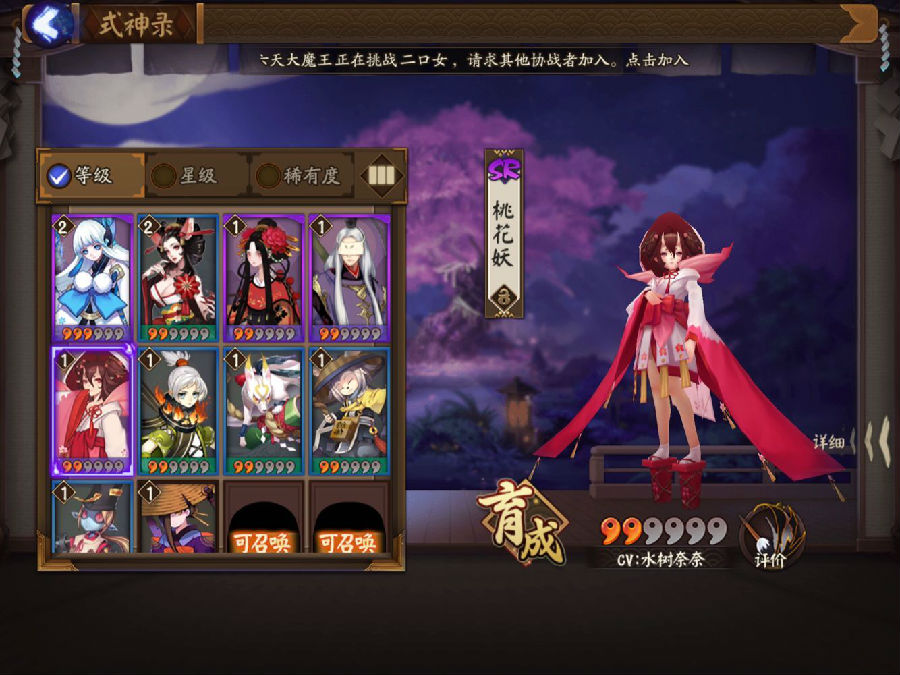Pick the straw-hat shikigami in yellow robe
This screenshot has width=900, height=675.
tap(349, 410)
